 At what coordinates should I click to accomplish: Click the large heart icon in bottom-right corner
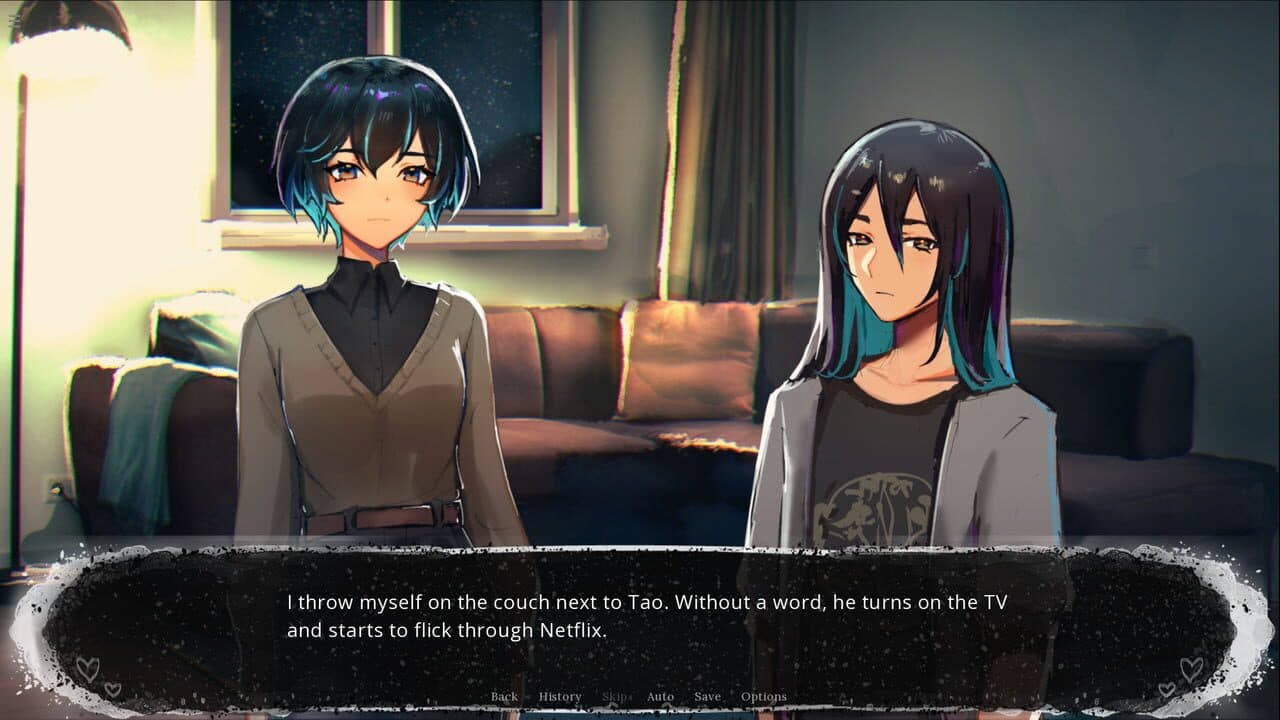pos(1191,668)
